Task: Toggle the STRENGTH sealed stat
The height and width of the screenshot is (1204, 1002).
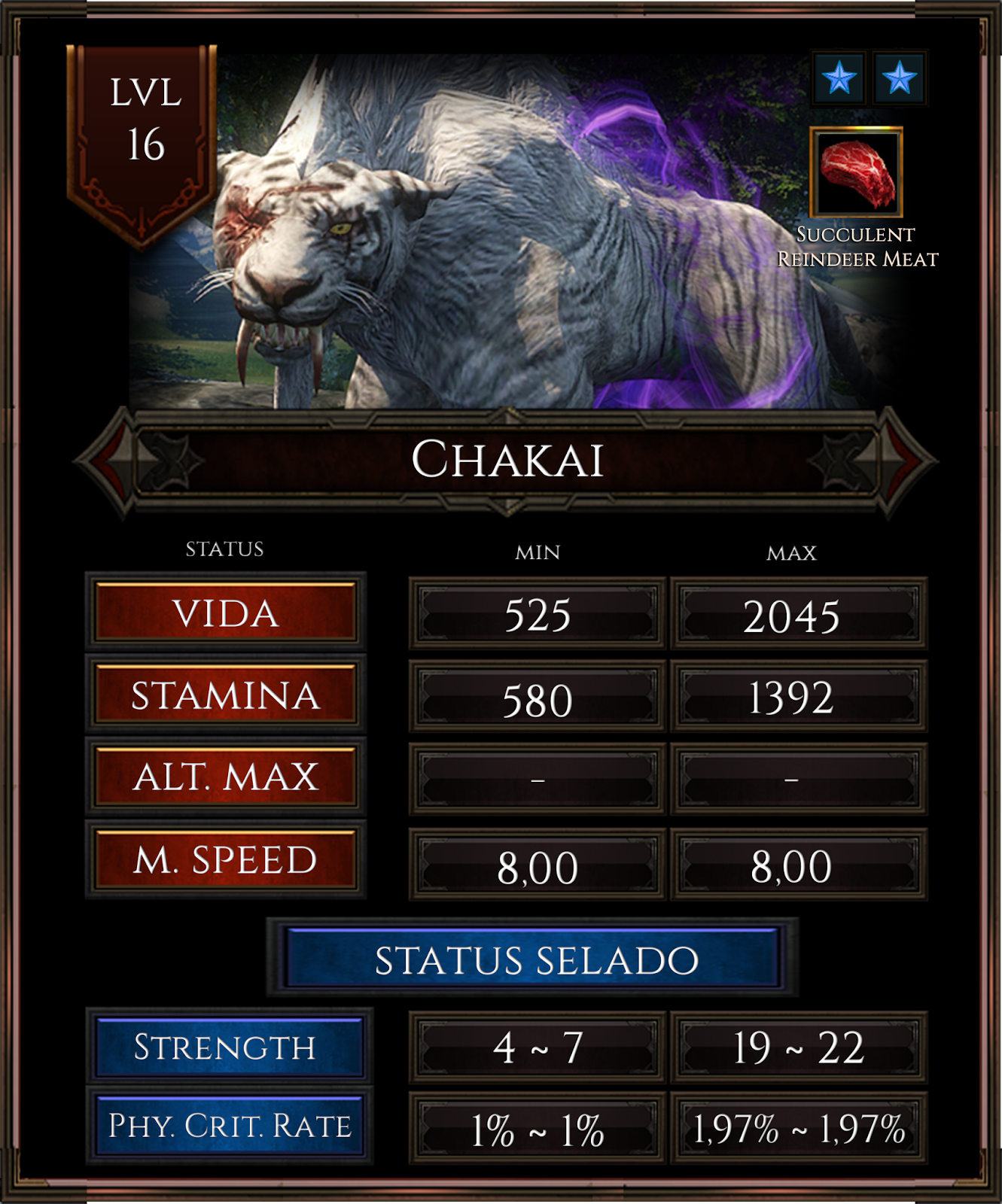Action: coord(225,1044)
